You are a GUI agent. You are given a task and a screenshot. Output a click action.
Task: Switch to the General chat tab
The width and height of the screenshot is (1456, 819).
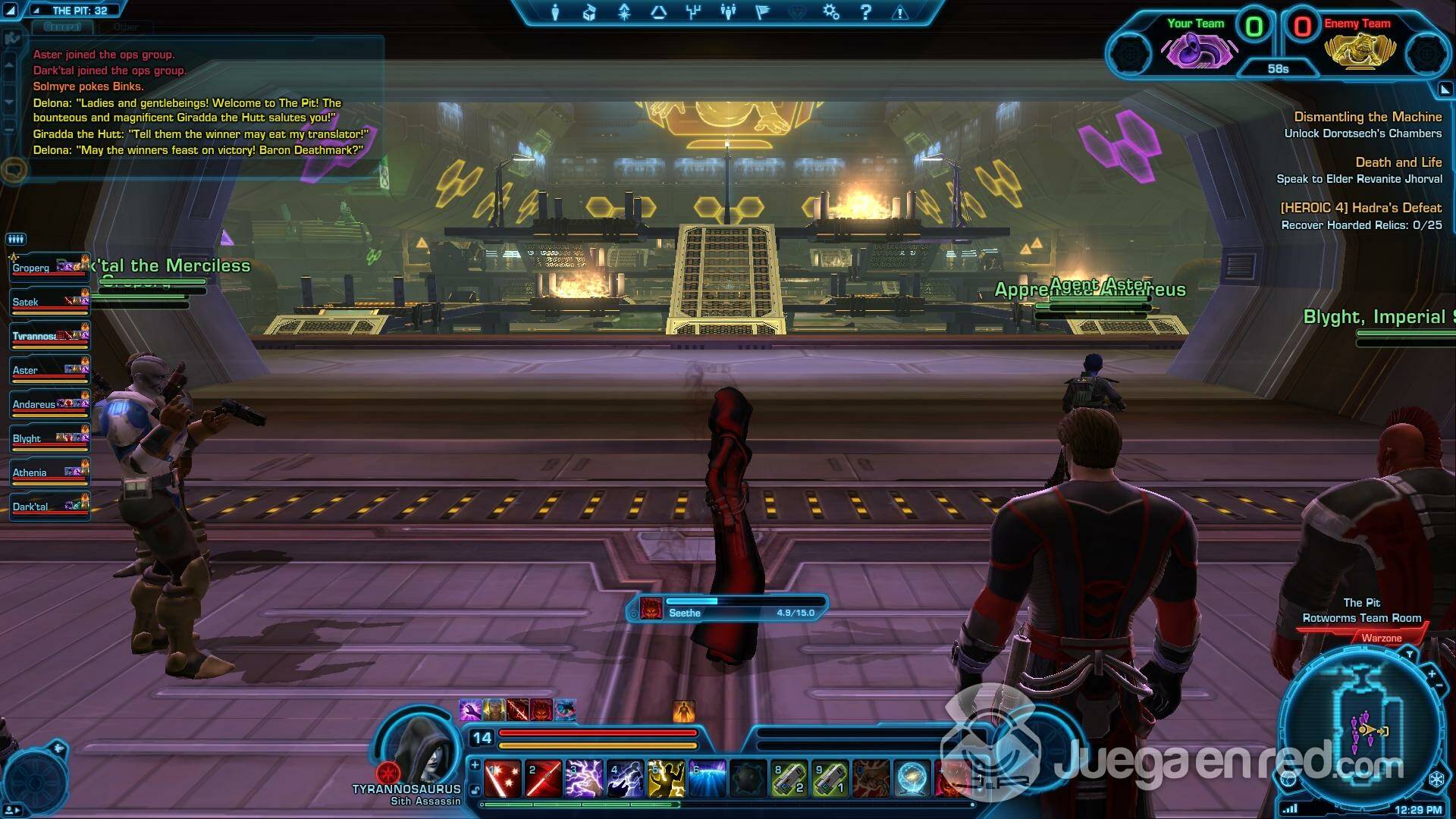[62, 27]
